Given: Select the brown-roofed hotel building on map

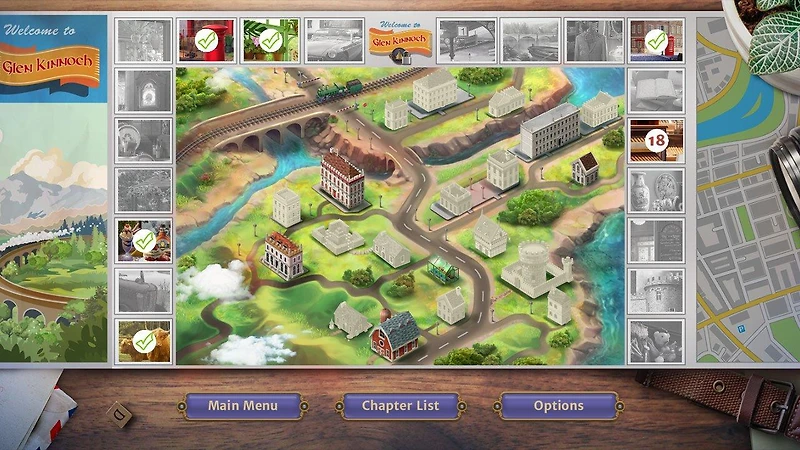Looking at the screenshot, I should [x=341, y=180].
